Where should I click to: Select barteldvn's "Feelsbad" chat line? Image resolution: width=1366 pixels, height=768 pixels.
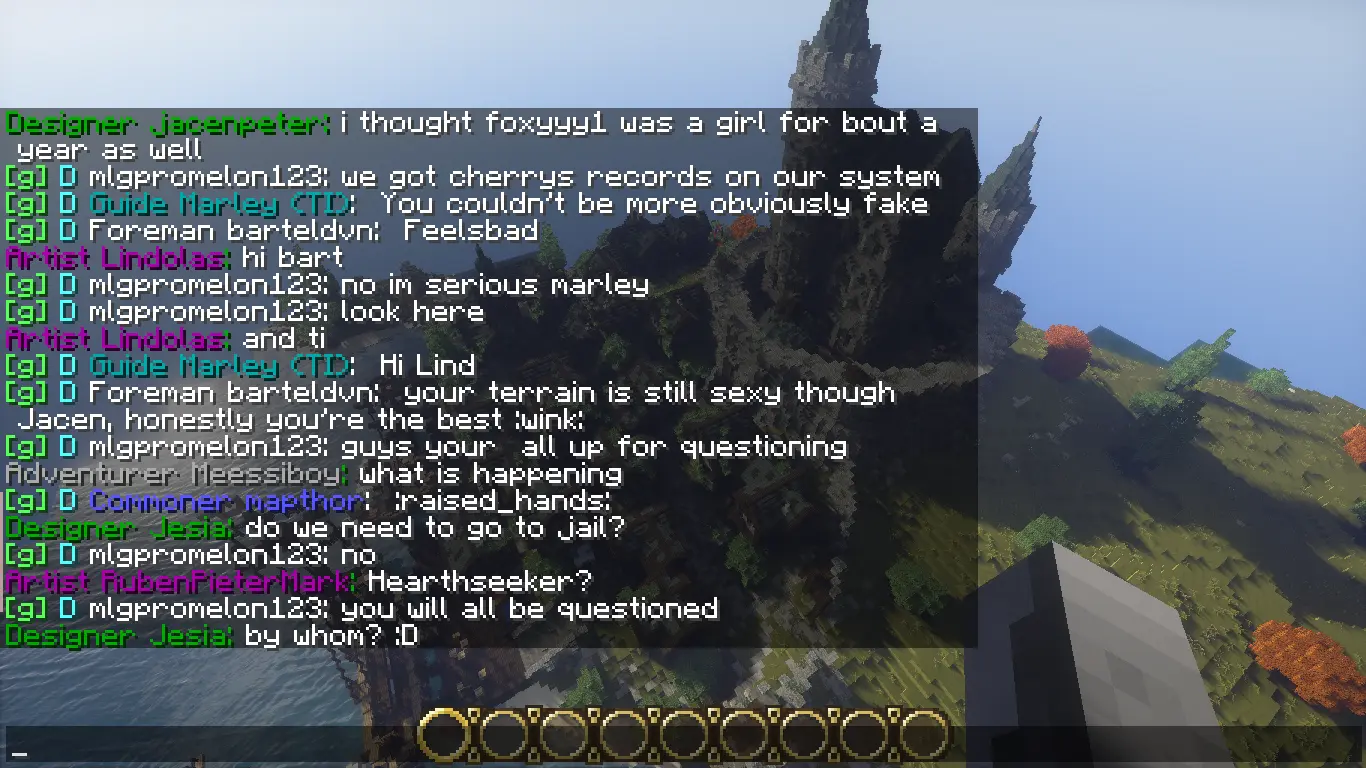coord(471,231)
